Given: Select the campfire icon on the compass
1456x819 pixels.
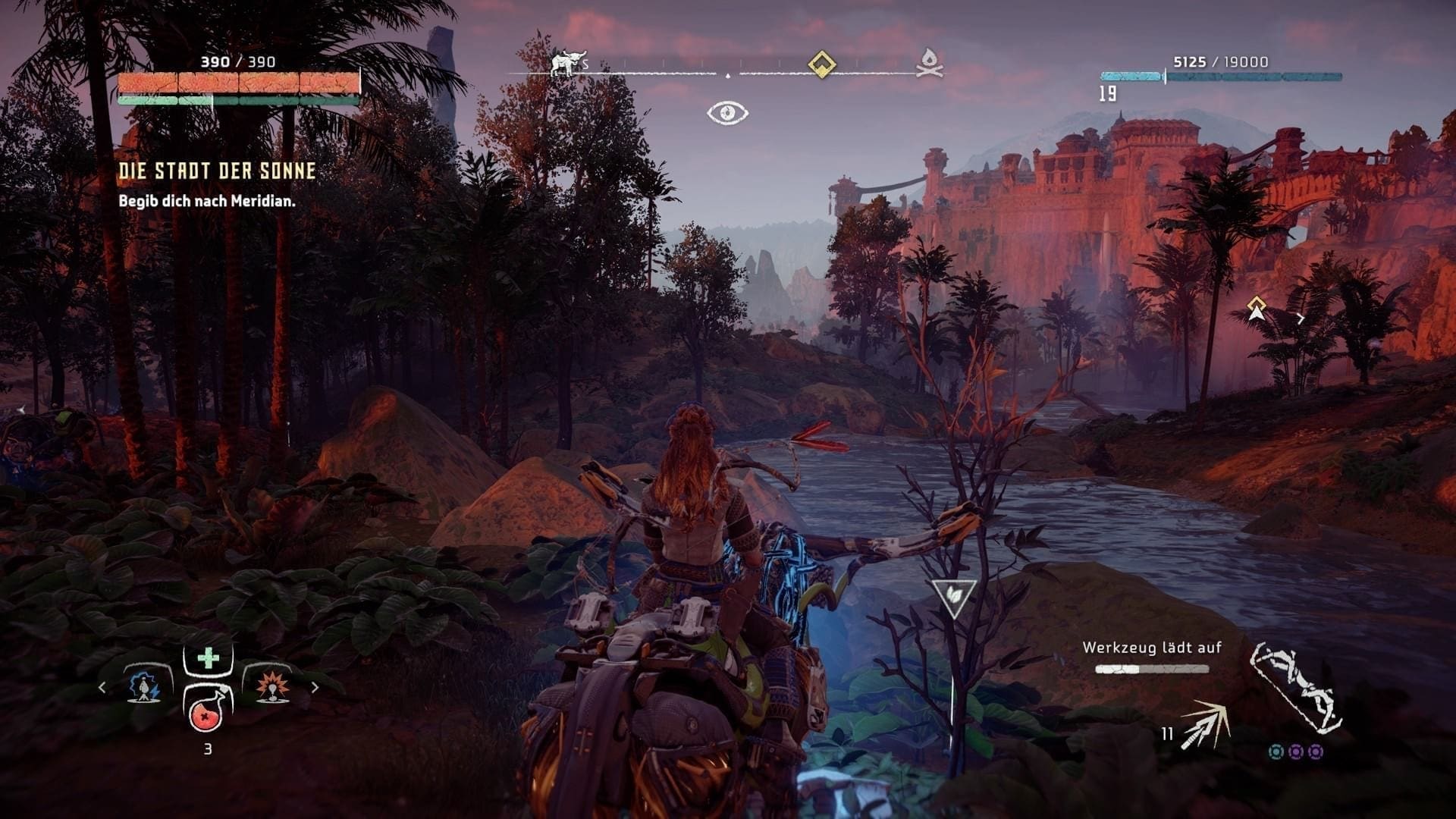Looking at the screenshot, I should (930, 64).
